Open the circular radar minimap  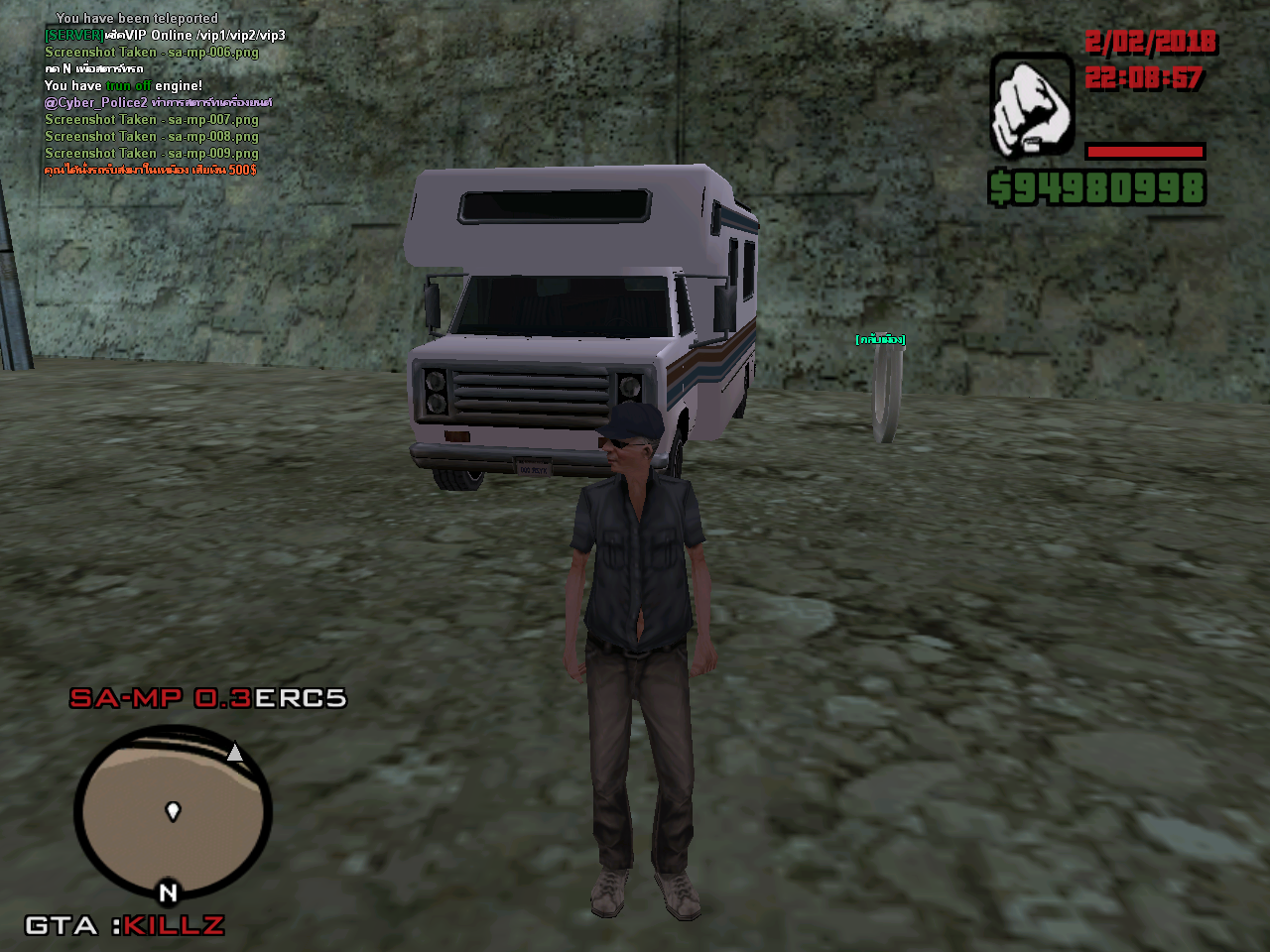pos(172,813)
